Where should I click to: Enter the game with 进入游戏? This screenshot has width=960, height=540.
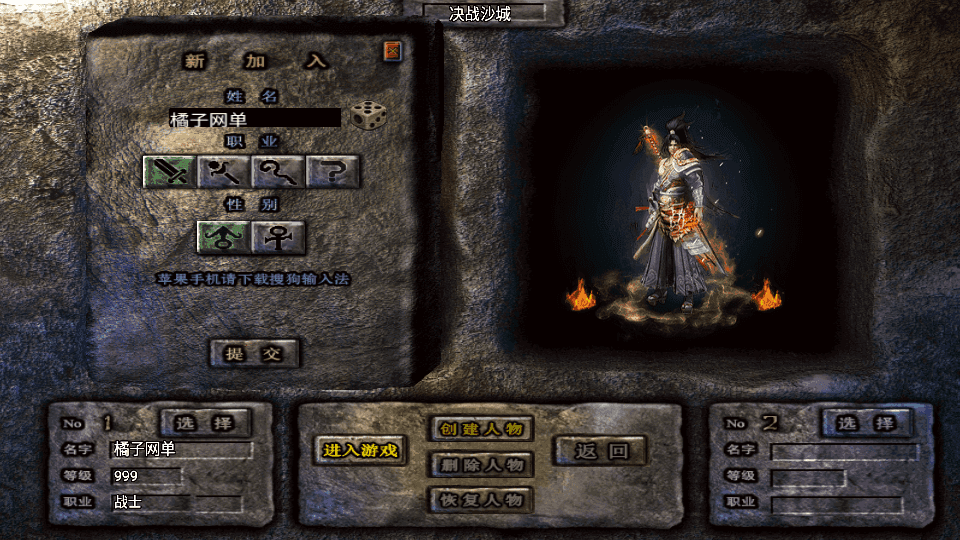pyautogui.click(x=360, y=451)
